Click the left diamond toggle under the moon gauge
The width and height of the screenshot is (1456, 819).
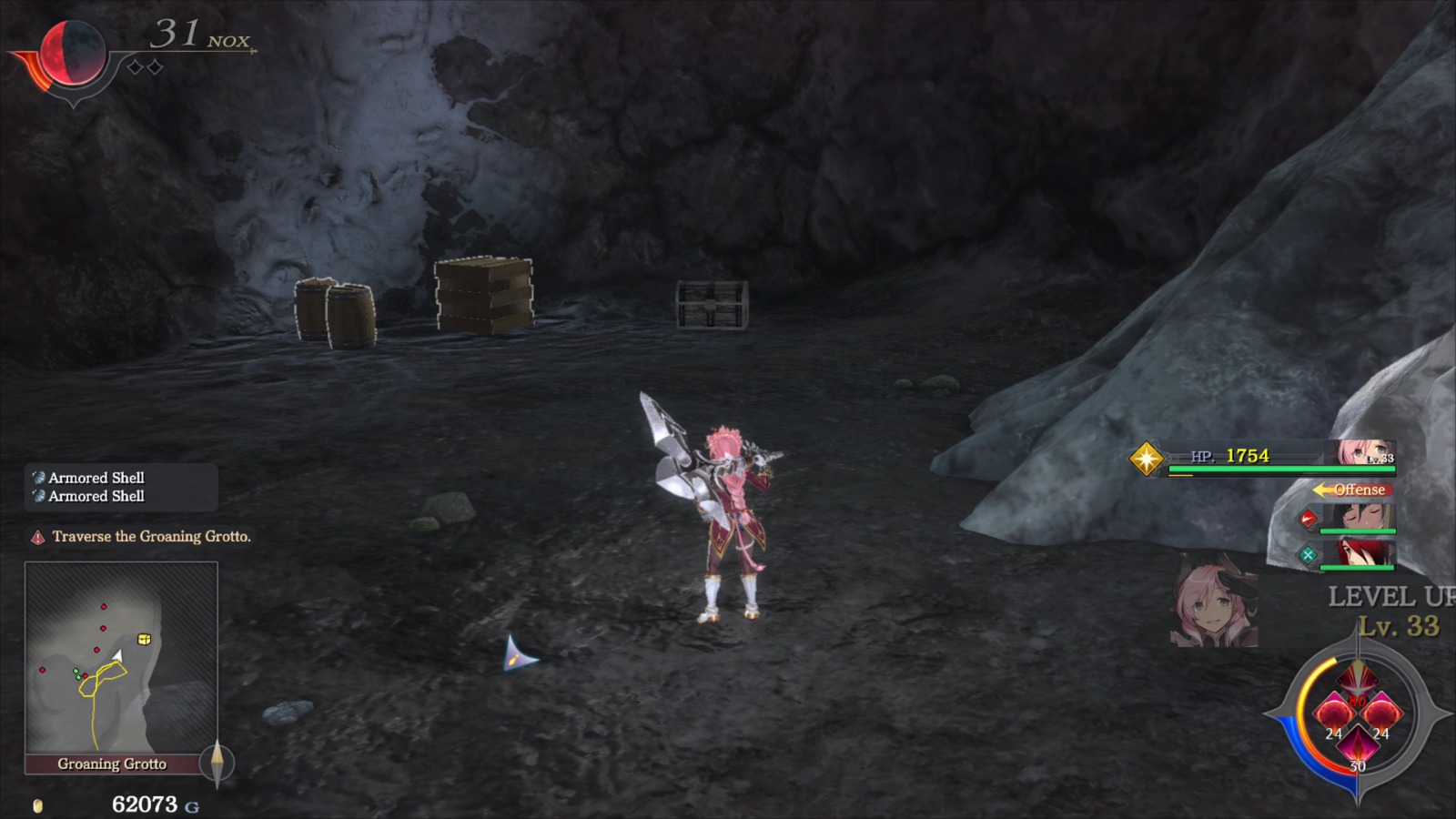(x=135, y=66)
